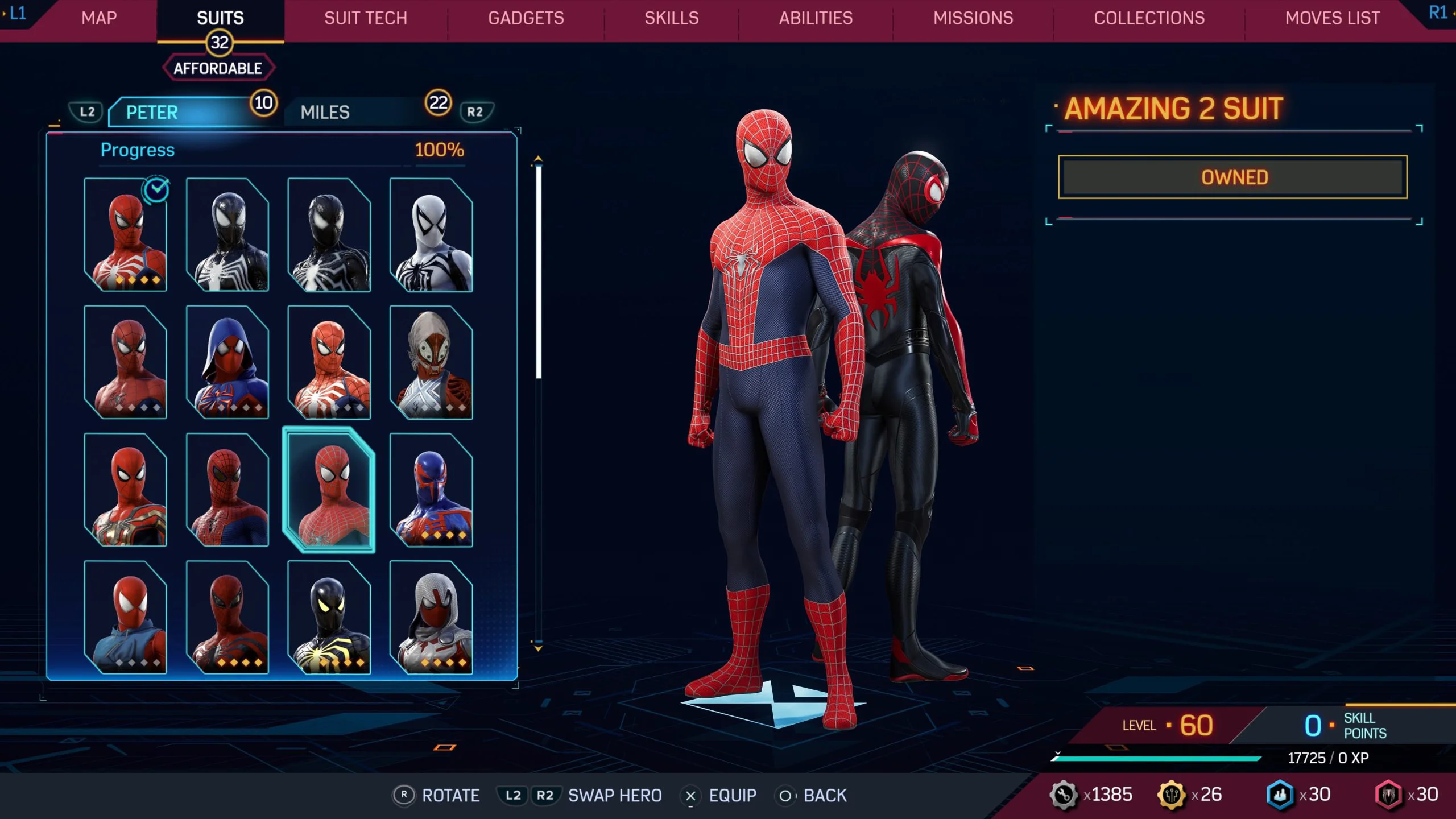
Task: Switch to the Suit Tech tab
Action: [x=366, y=18]
